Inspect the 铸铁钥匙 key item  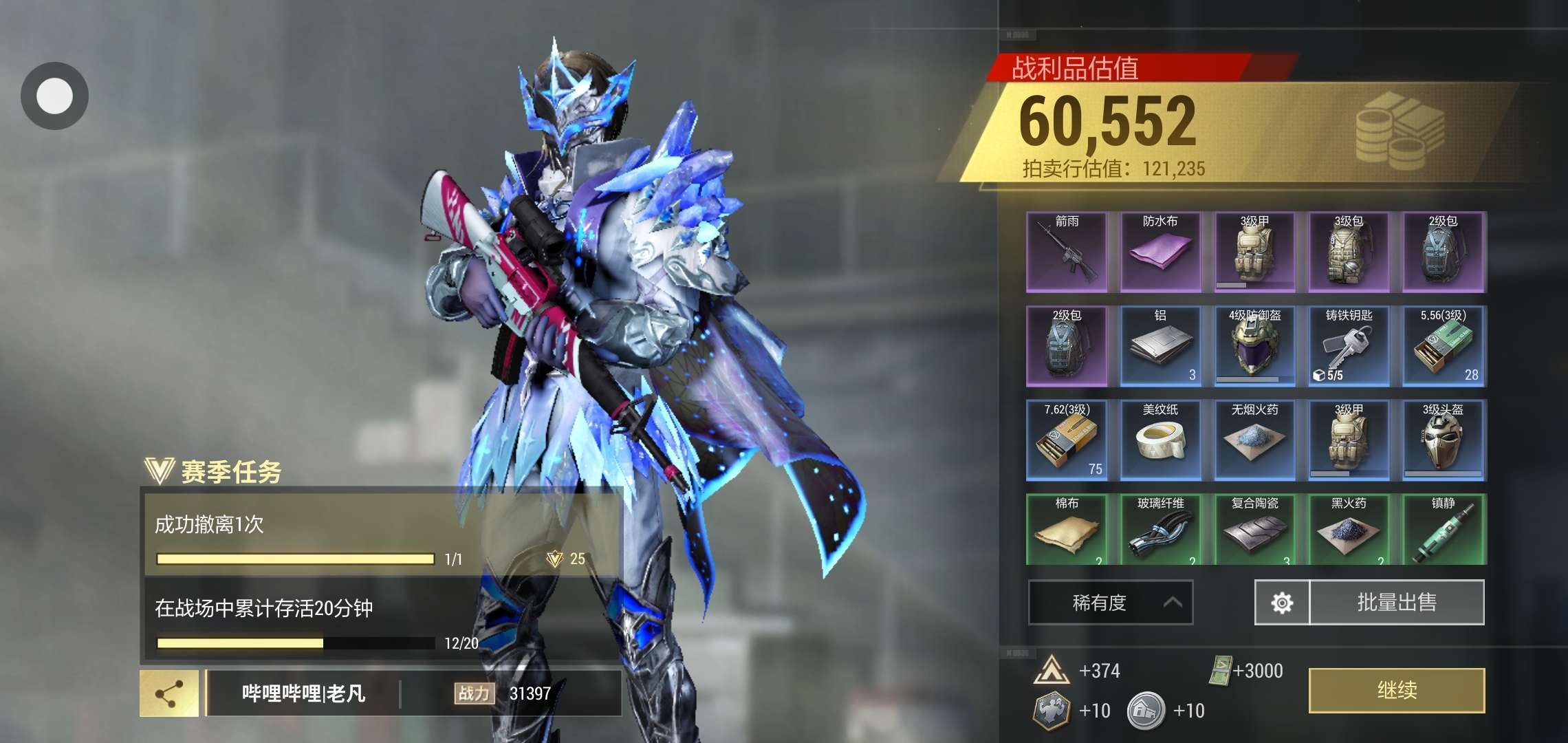tap(1348, 346)
